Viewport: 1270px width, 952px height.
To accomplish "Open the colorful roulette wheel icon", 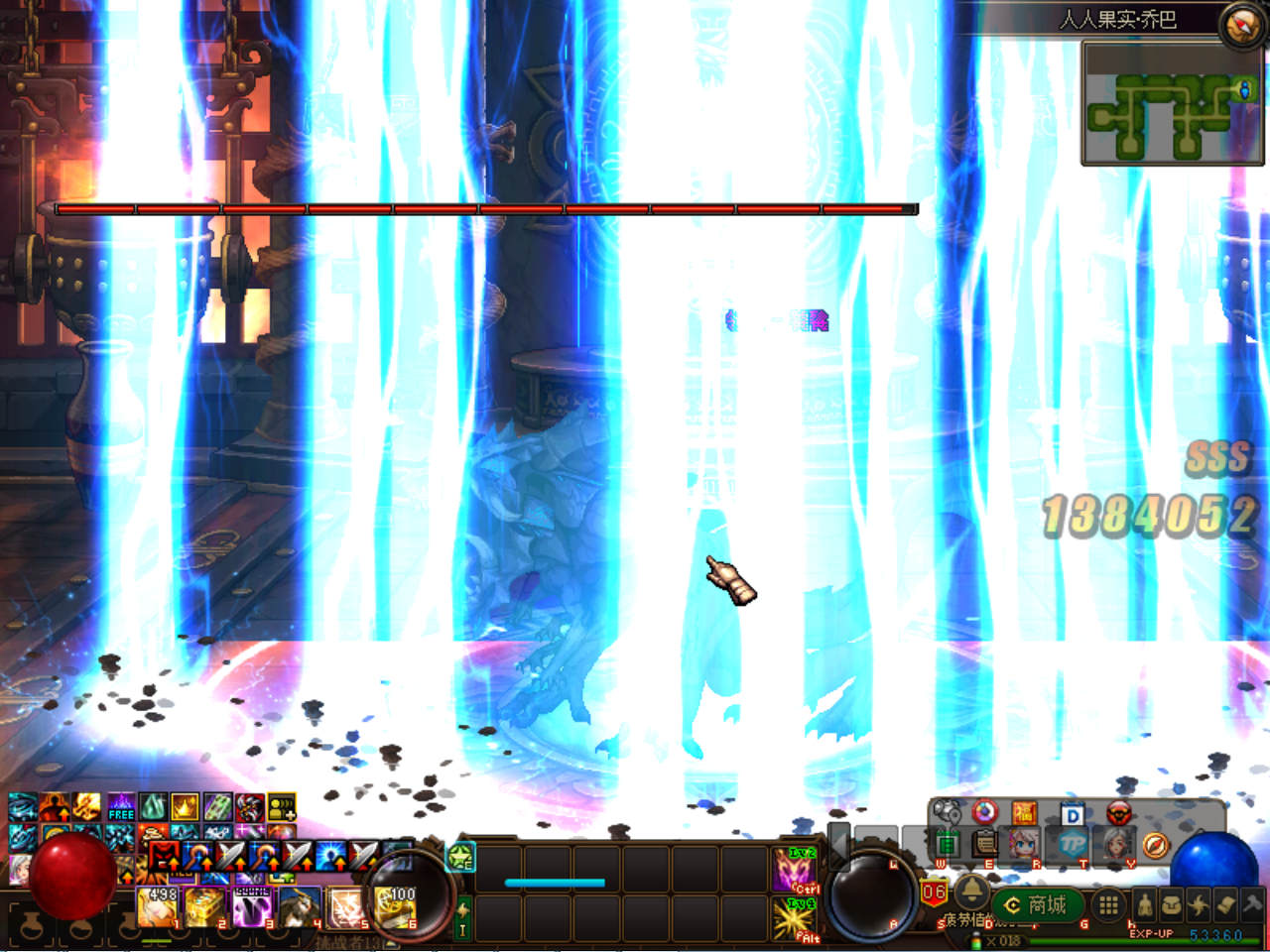I will 984,811.
